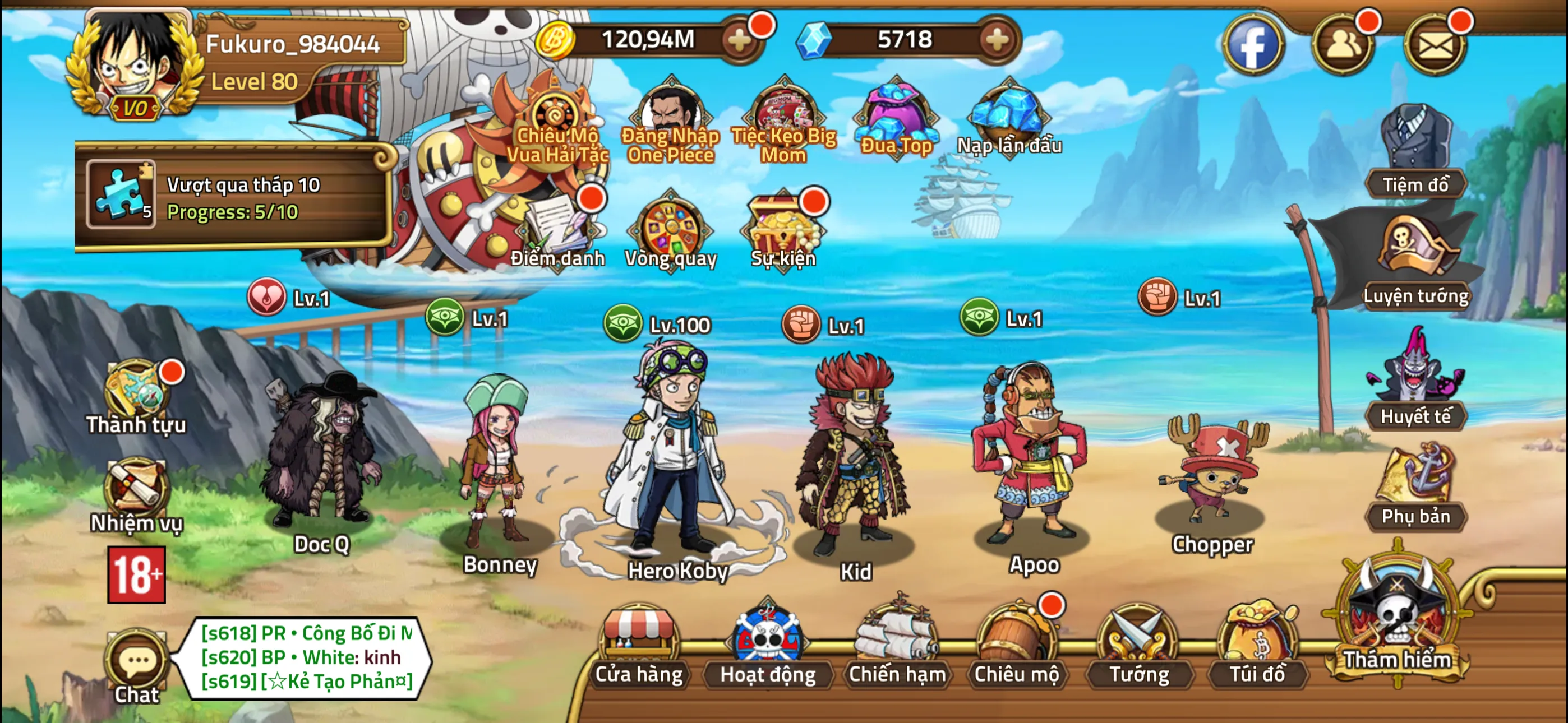This screenshot has width=1568, height=723.
Task: Open the Túi đồ bag
Action: point(1257,646)
